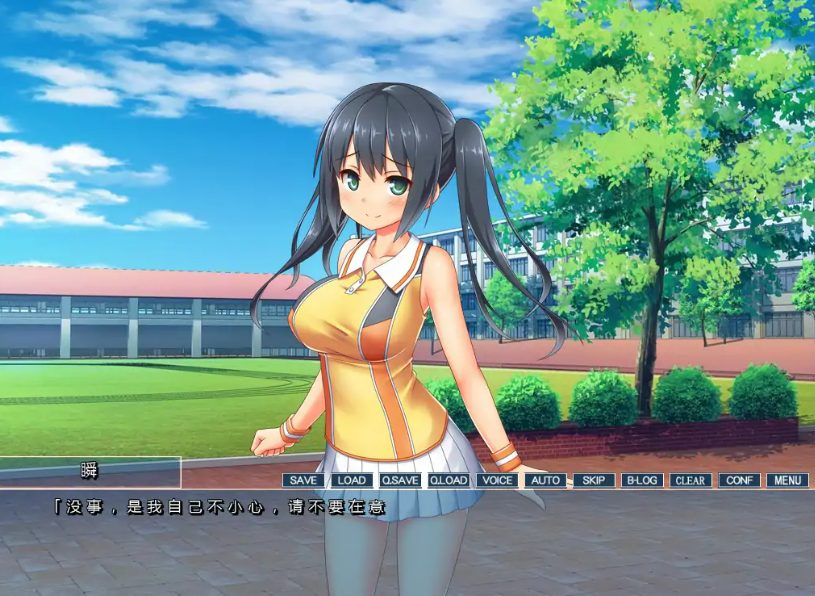Replay the line with VOICE button

pos(496,480)
